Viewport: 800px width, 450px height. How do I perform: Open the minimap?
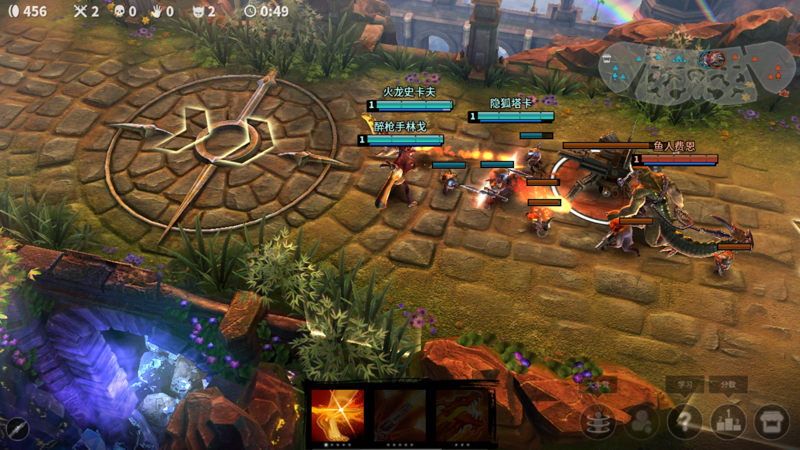click(697, 74)
